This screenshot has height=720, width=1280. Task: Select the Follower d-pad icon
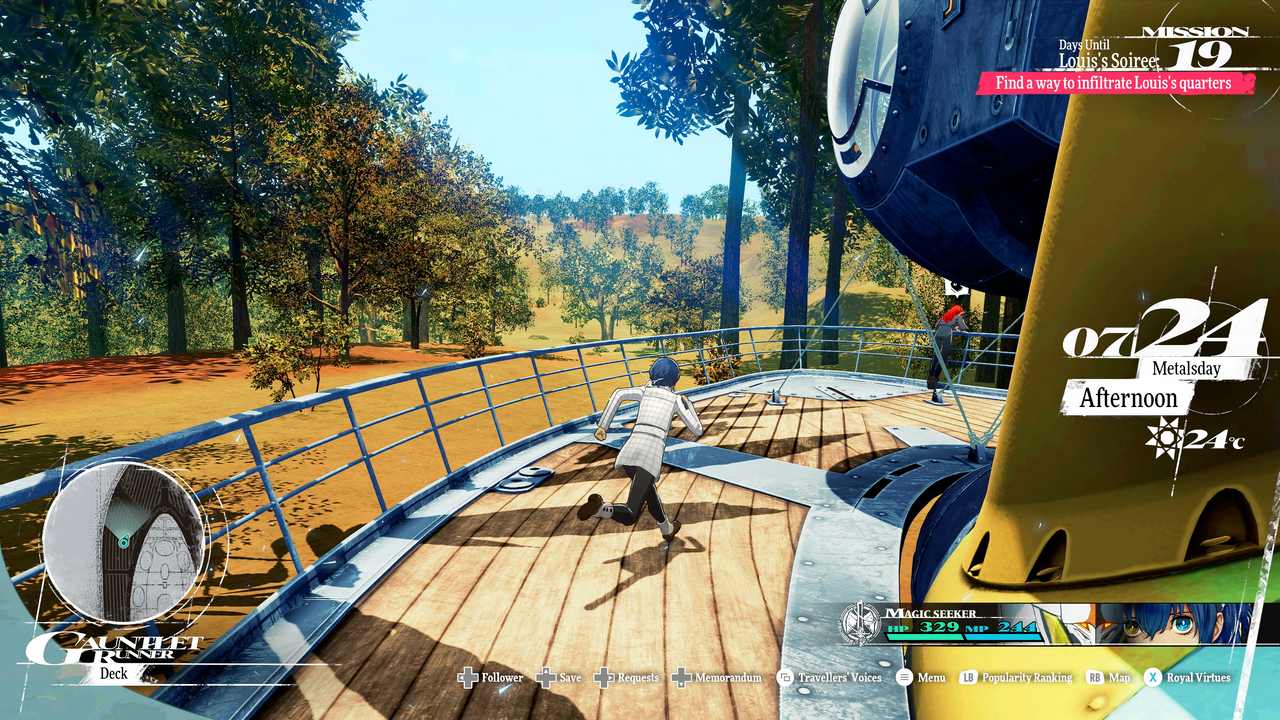[x=468, y=677]
